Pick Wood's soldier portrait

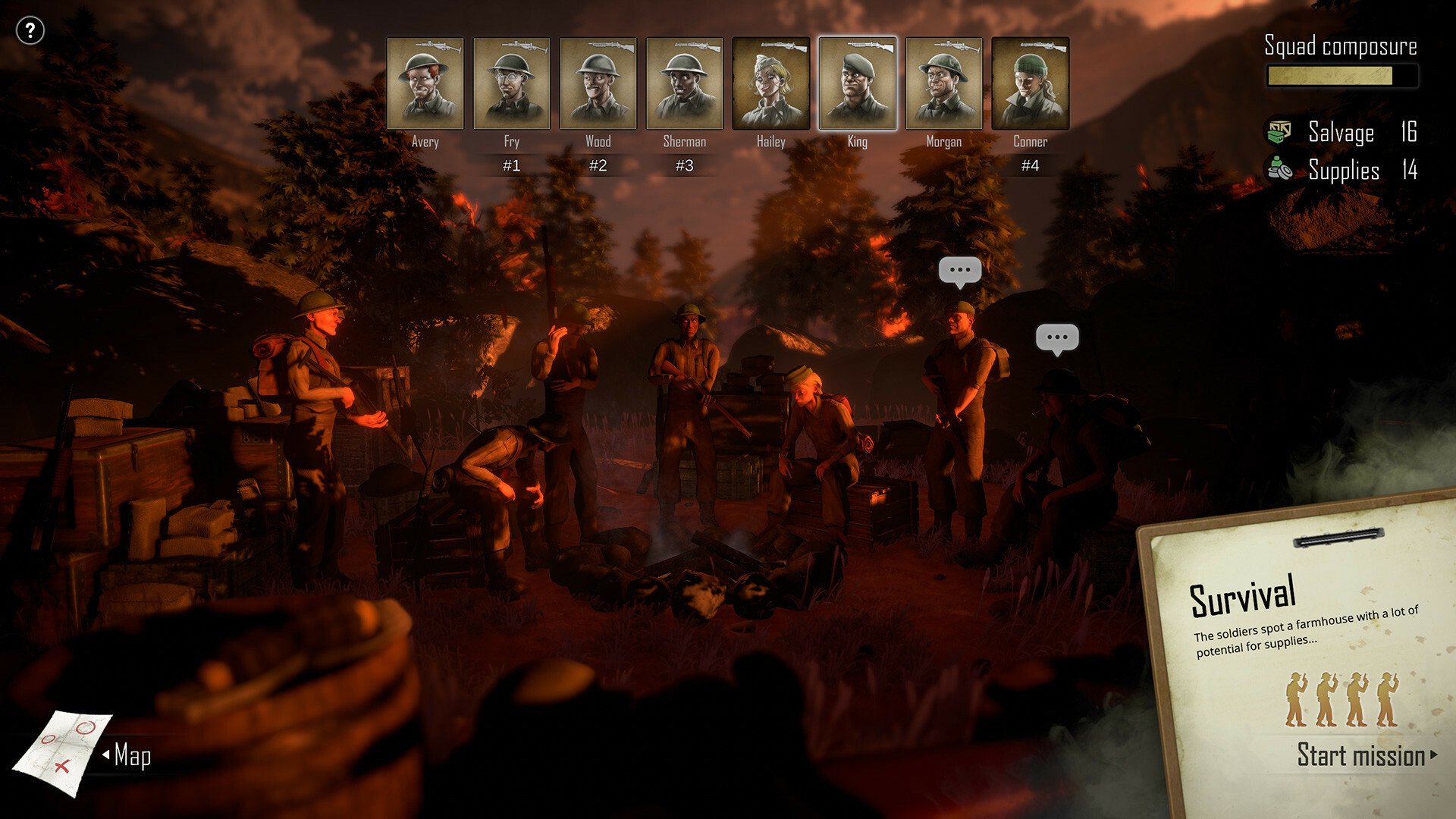coord(598,83)
